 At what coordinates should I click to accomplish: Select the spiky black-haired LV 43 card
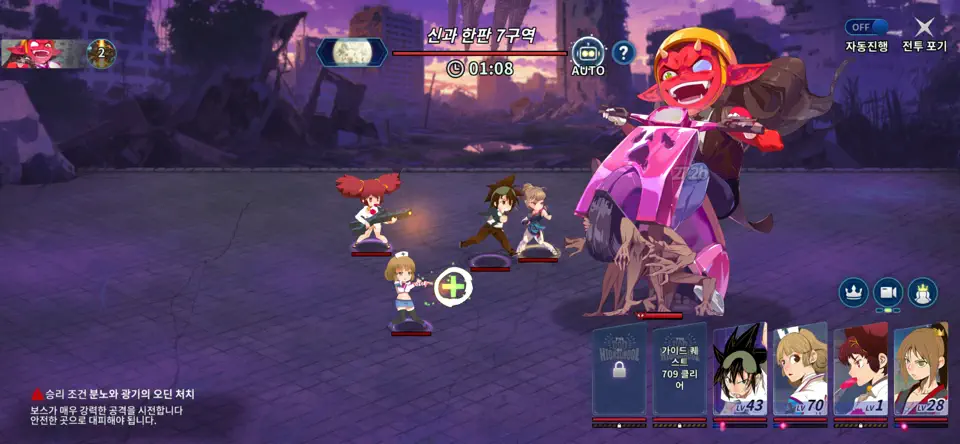pyautogui.click(x=740, y=370)
